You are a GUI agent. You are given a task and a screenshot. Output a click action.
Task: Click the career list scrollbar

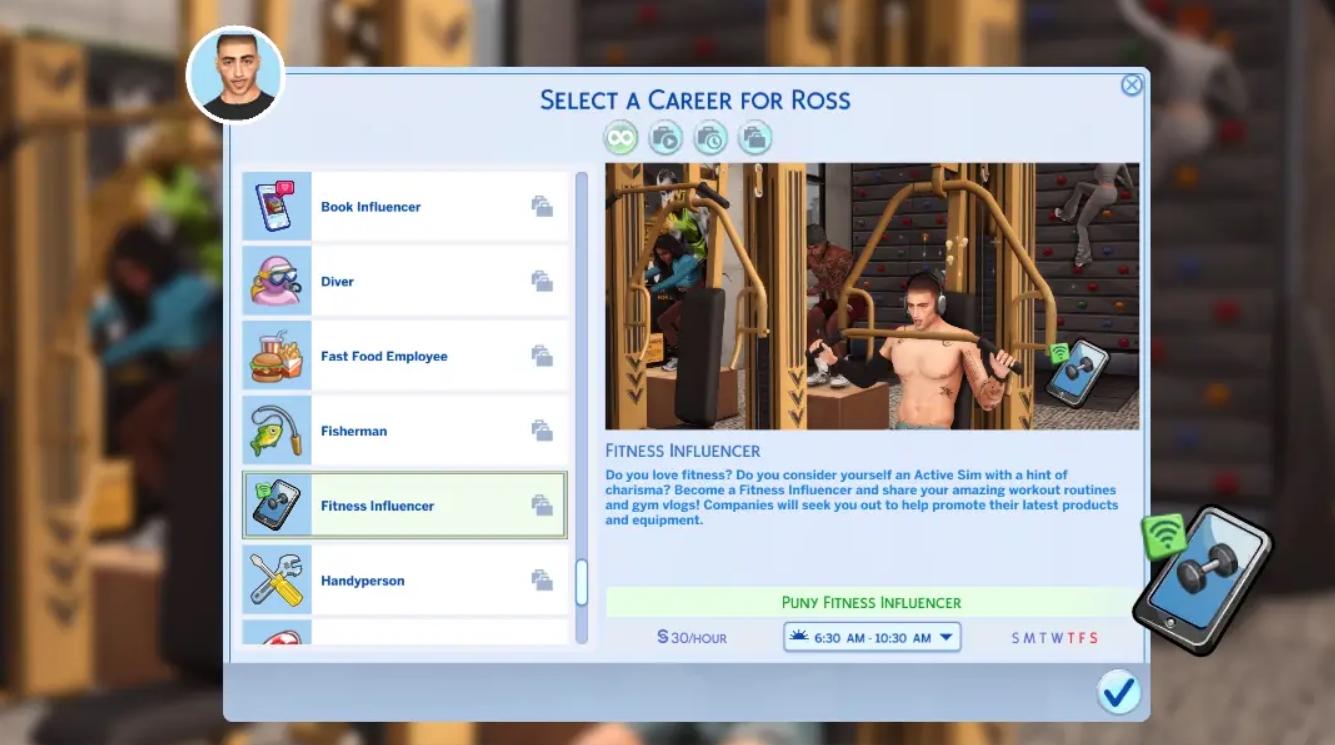[581, 582]
